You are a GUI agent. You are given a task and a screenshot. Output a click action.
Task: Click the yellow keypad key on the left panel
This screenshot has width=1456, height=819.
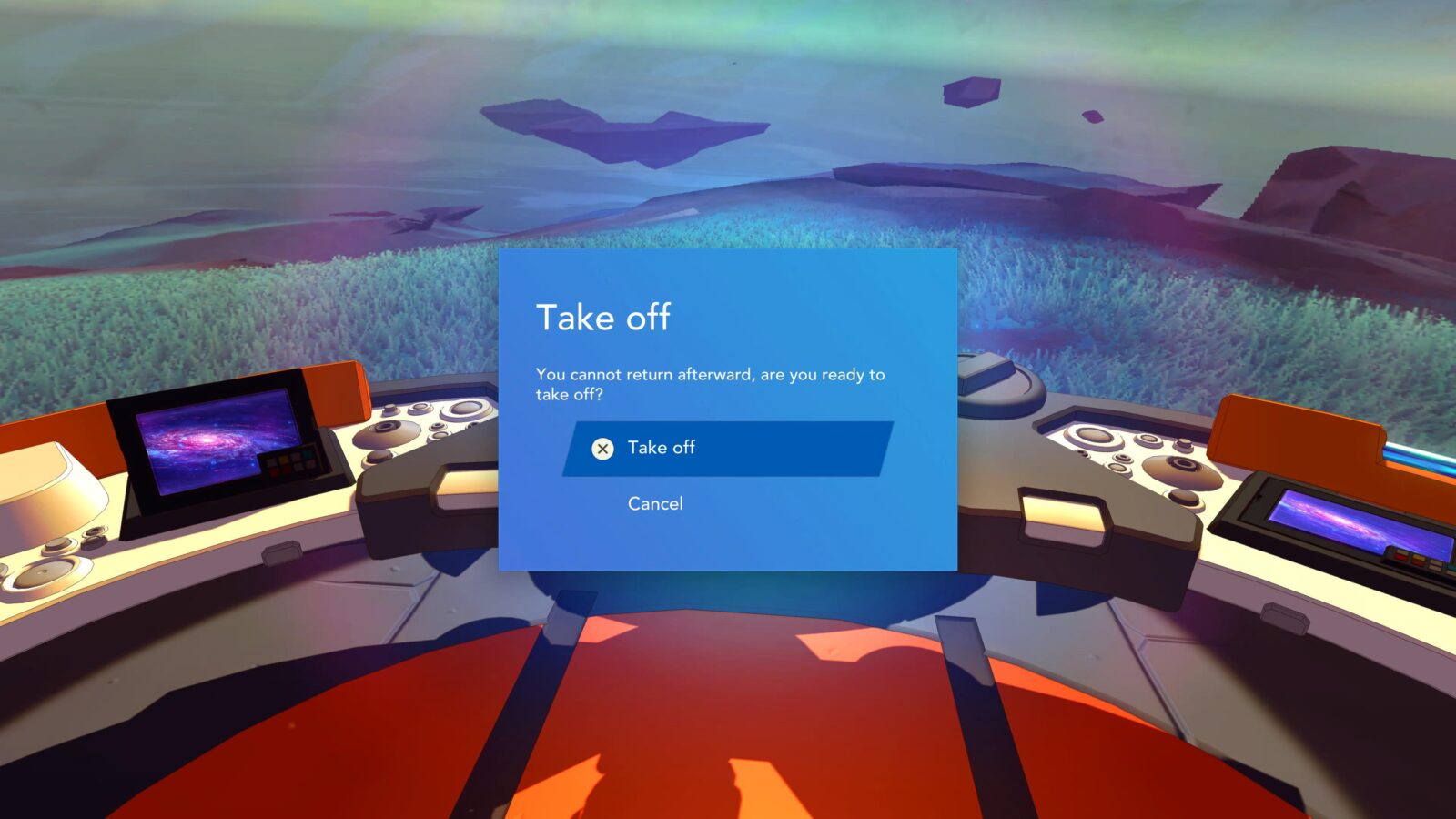click(x=283, y=460)
